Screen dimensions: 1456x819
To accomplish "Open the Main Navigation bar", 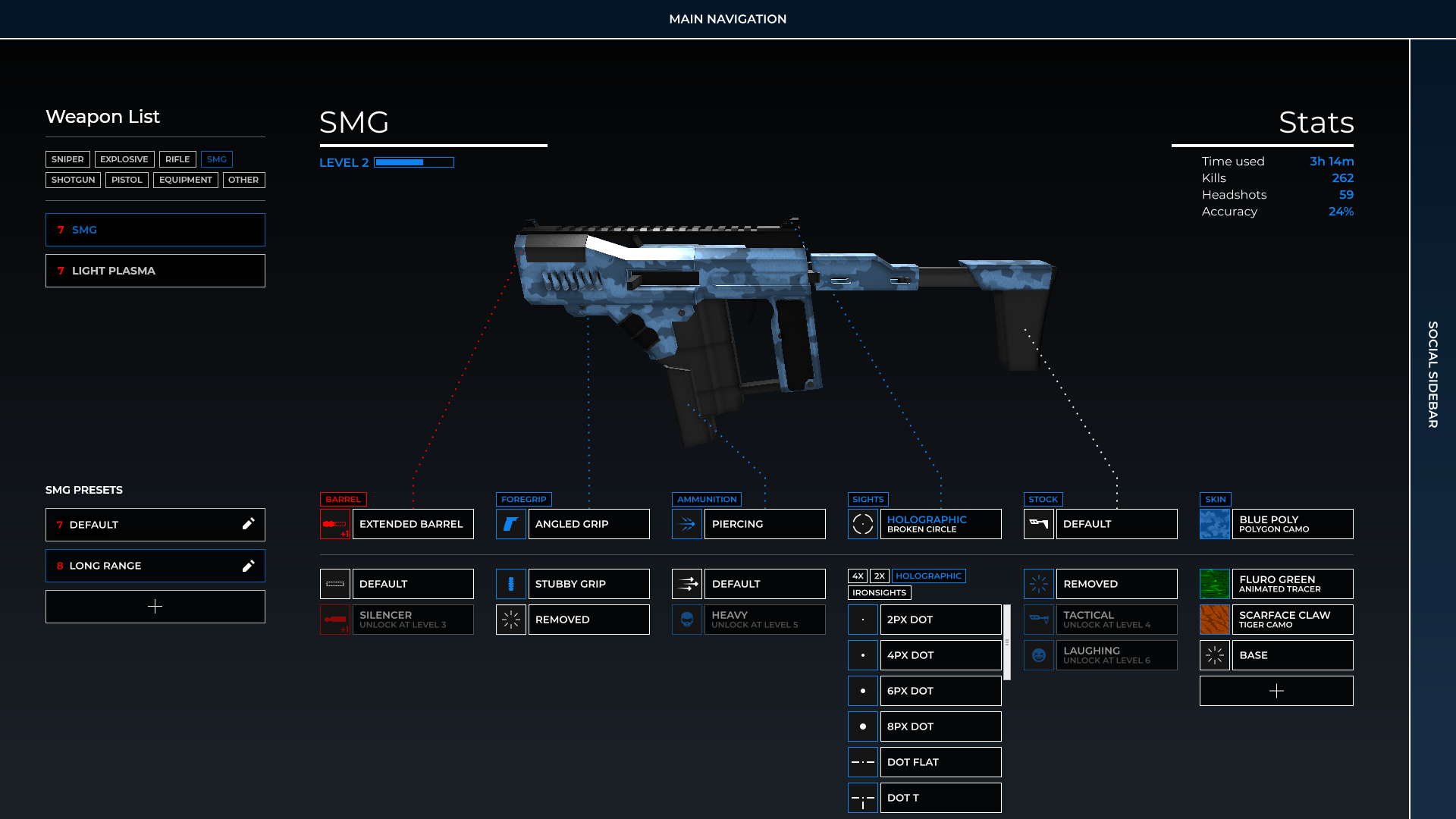I will point(727,19).
